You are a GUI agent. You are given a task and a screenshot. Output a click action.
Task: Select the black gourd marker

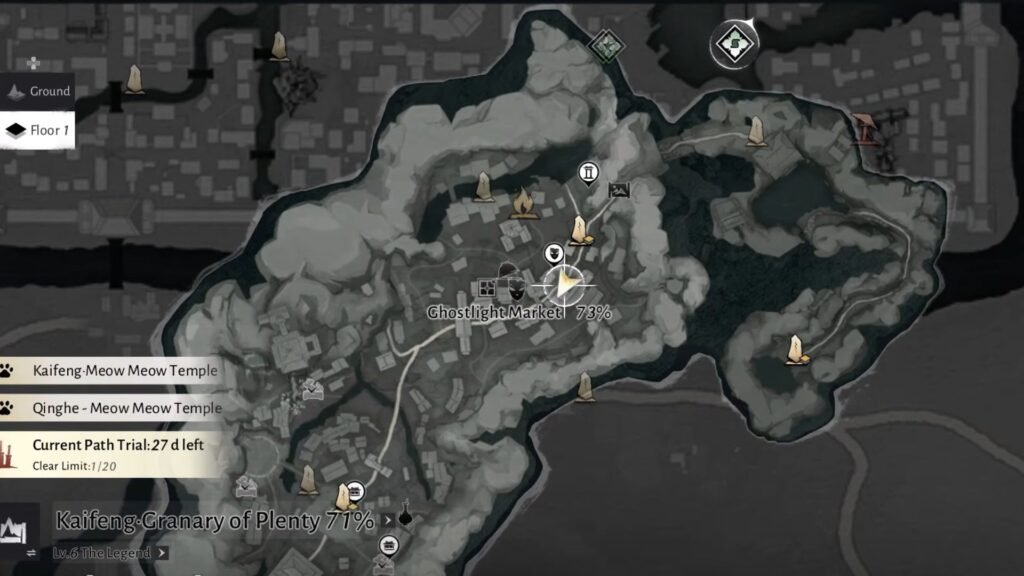(x=405, y=516)
